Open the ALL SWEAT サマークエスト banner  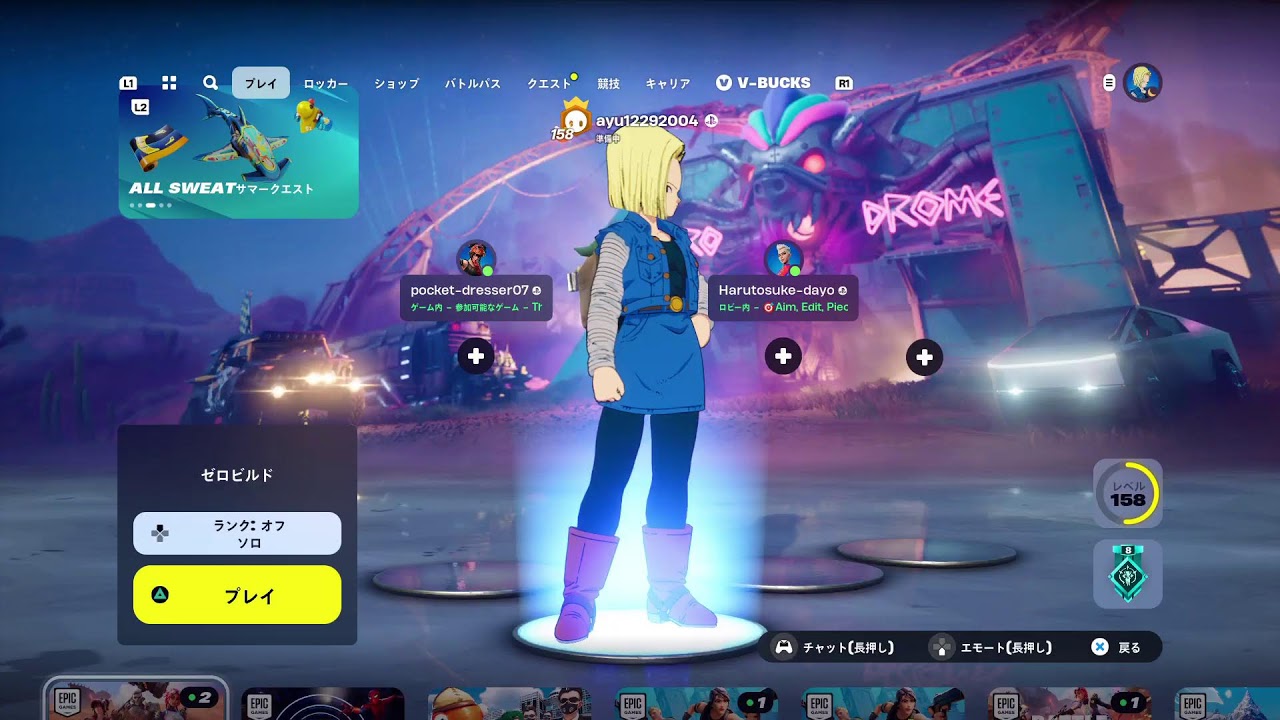click(x=239, y=152)
